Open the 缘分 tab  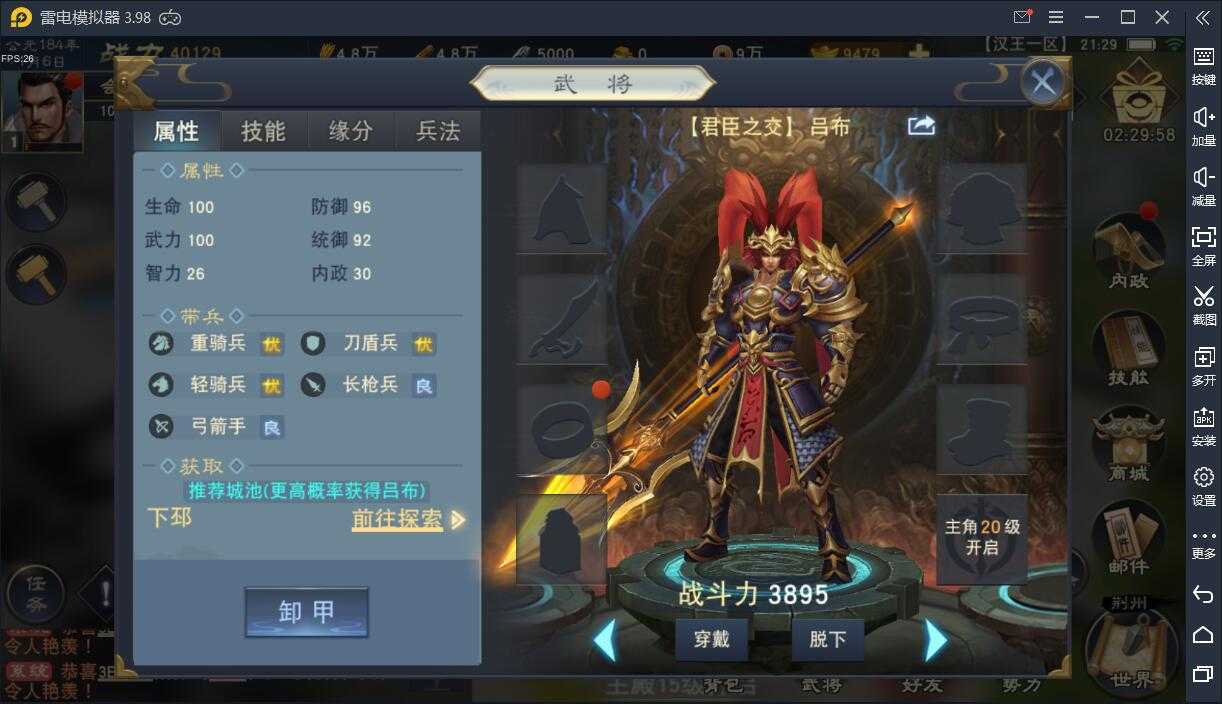point(351,131)
